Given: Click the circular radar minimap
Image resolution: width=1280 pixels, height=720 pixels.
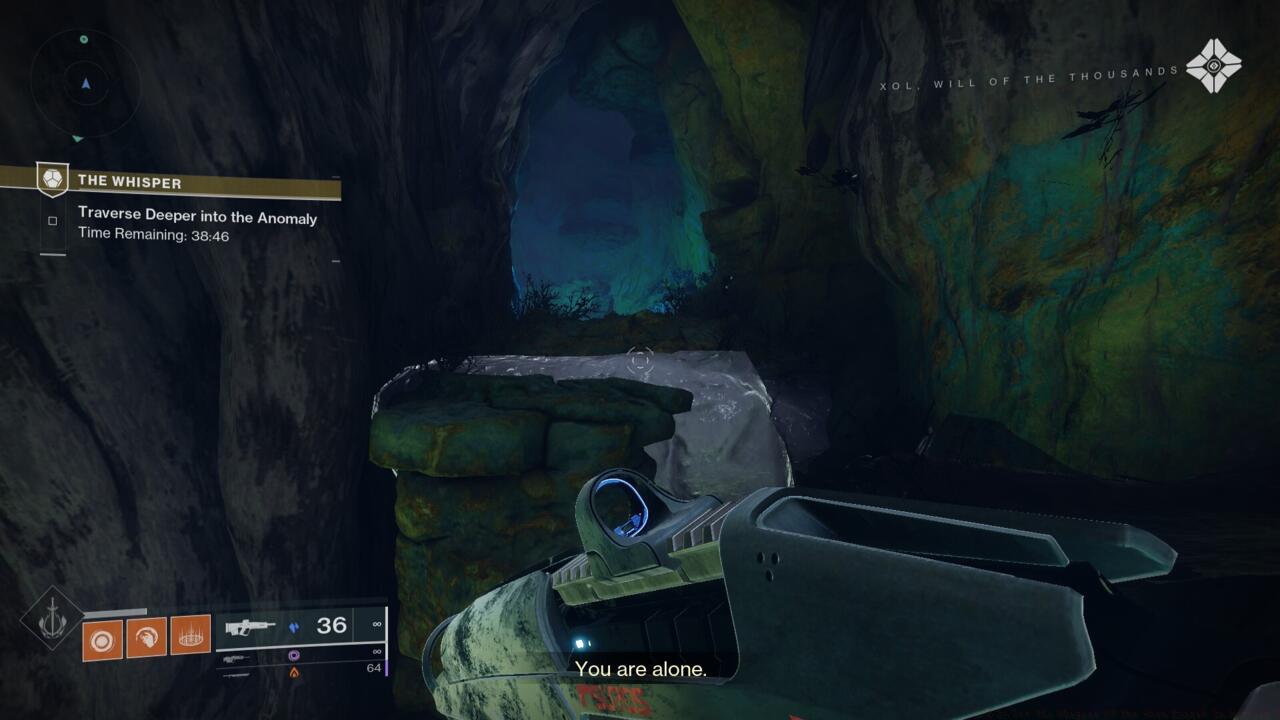Looking at the screenshot, I should coord(84,84).
